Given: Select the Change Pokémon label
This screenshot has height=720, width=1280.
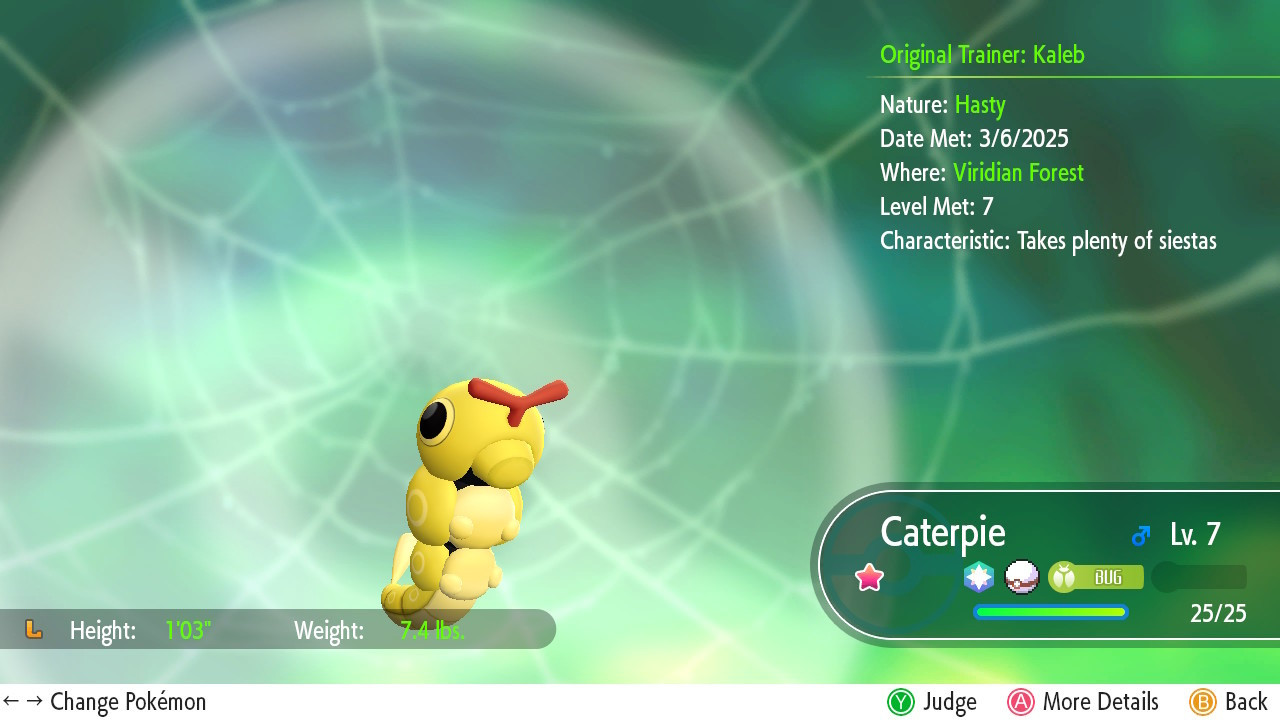Looking at the screenshot, I should pos(105,702).
